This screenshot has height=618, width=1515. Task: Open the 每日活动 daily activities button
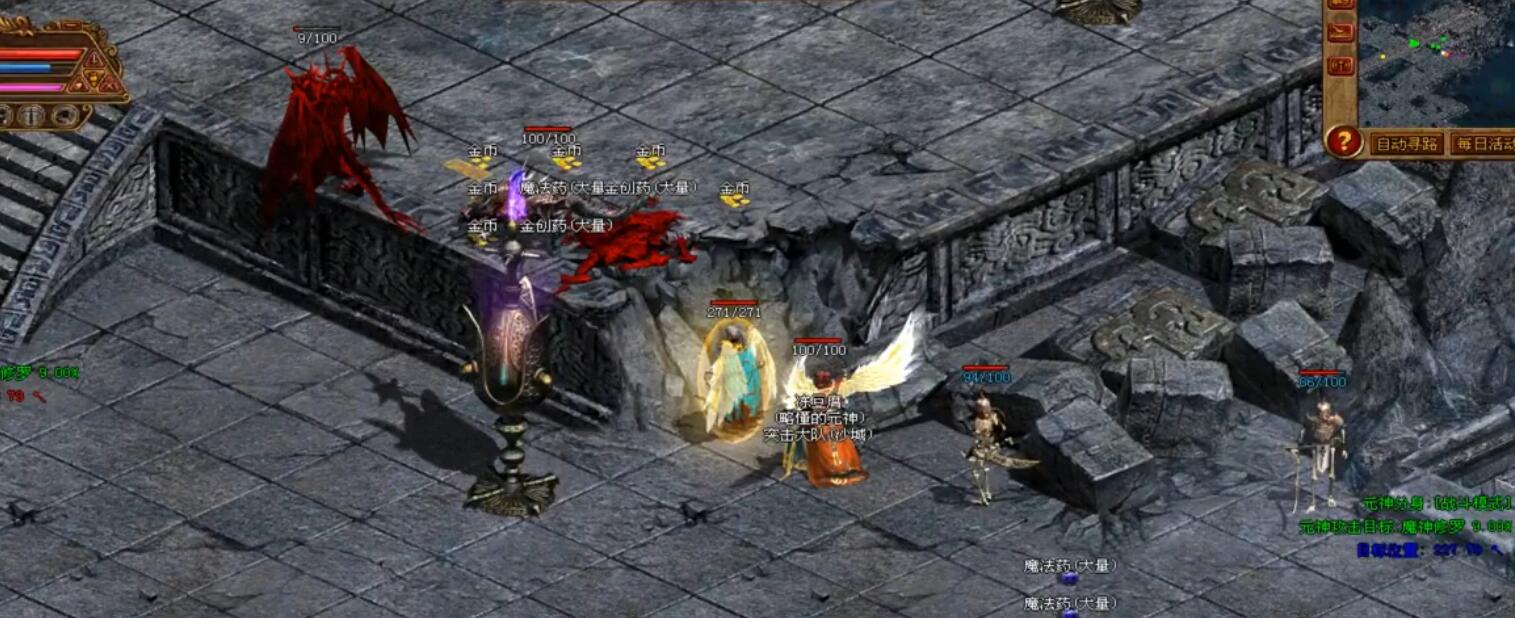1483,144
